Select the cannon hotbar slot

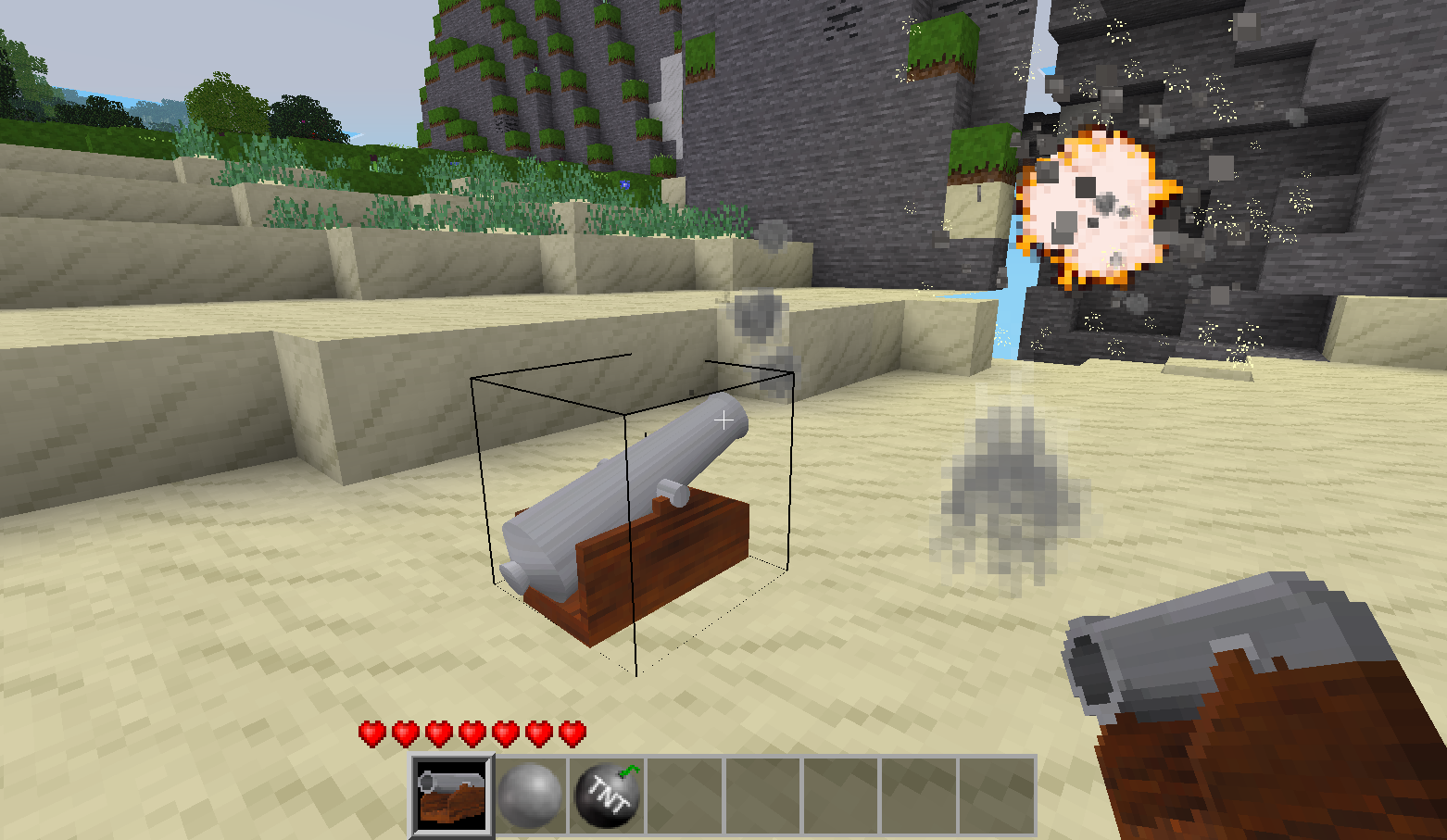pyautogui.click(x=452, y=796)
